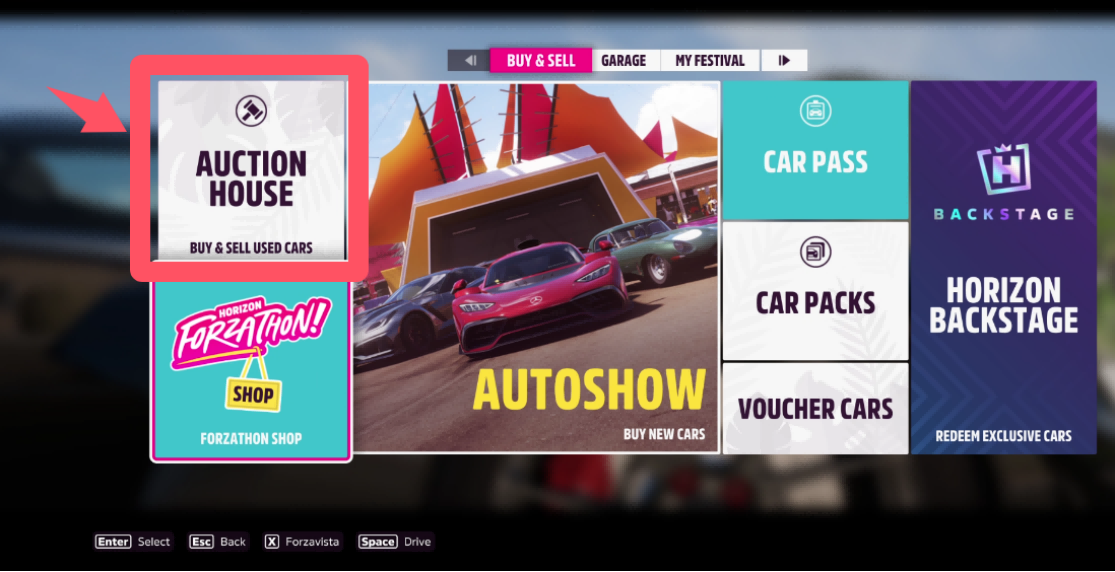
Task: Open Horizon Backstage to redeem cars
Action: point(1003,267)
